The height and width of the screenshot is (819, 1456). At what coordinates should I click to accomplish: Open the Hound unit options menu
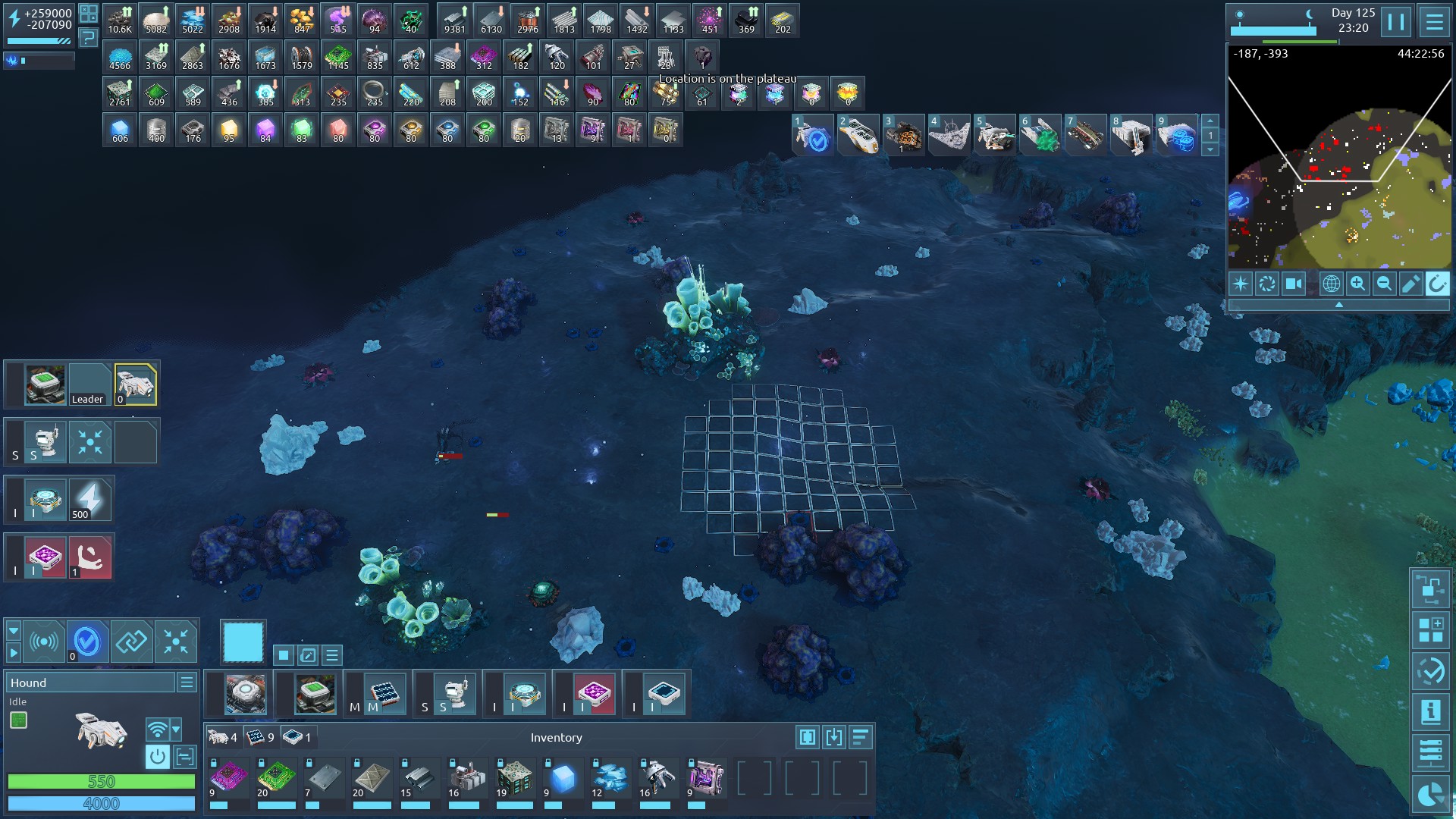(x=187, y=682)
